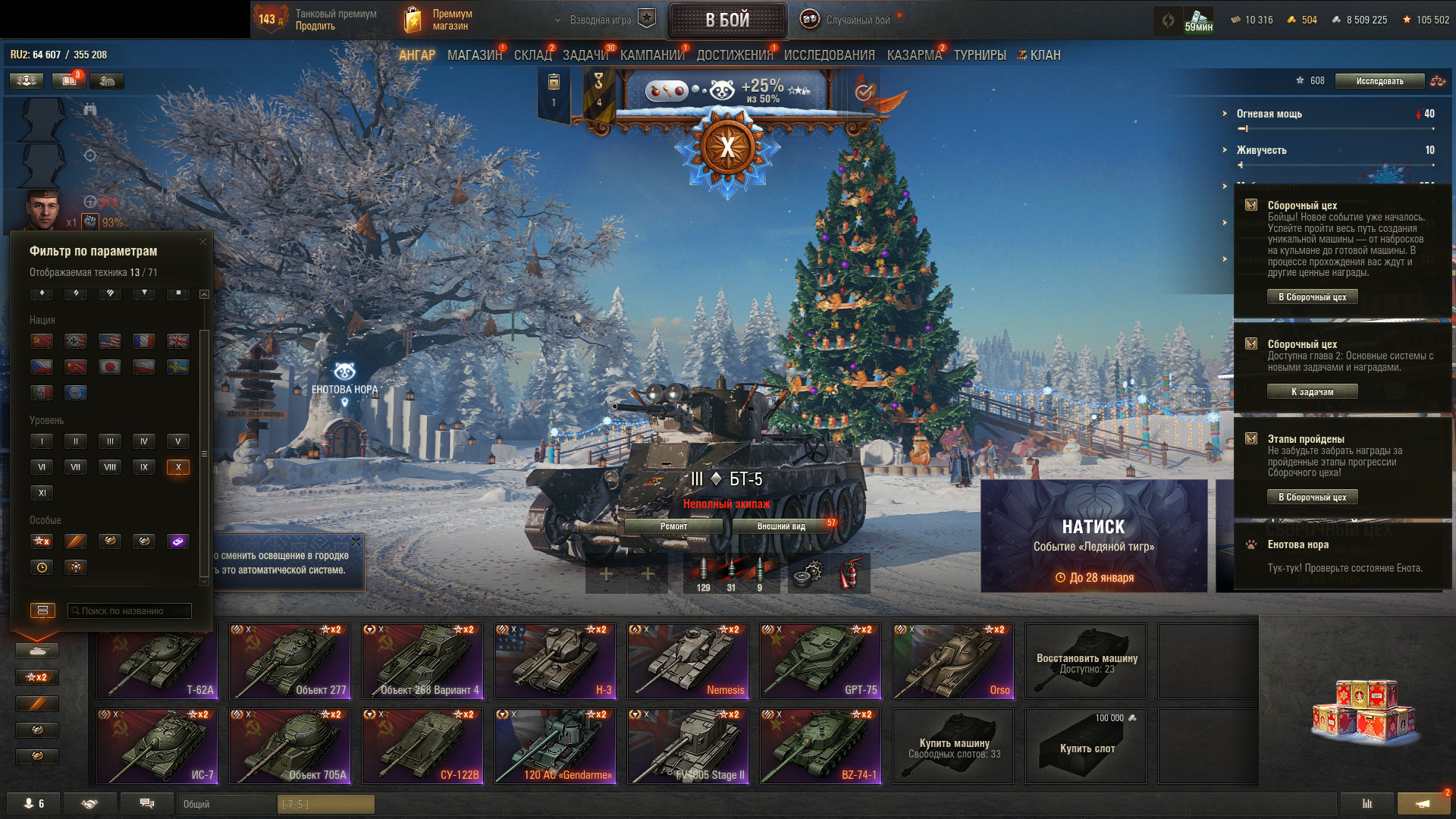This screenshot has width=1456, height=819.
Task: Open the НАТИСК event banner
Action: tap(1094, 535)
